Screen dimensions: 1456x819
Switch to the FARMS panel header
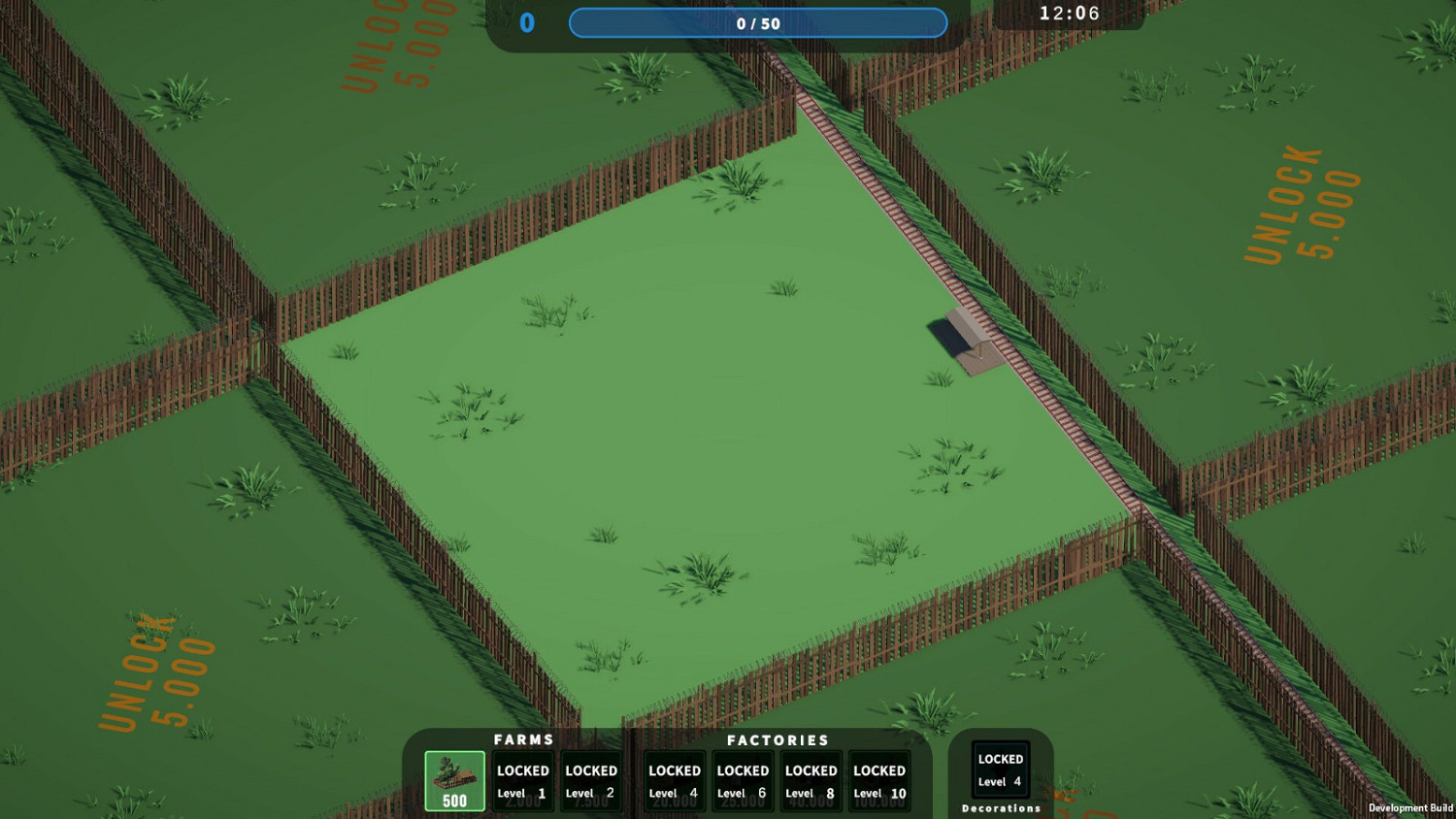click(521, 739)
